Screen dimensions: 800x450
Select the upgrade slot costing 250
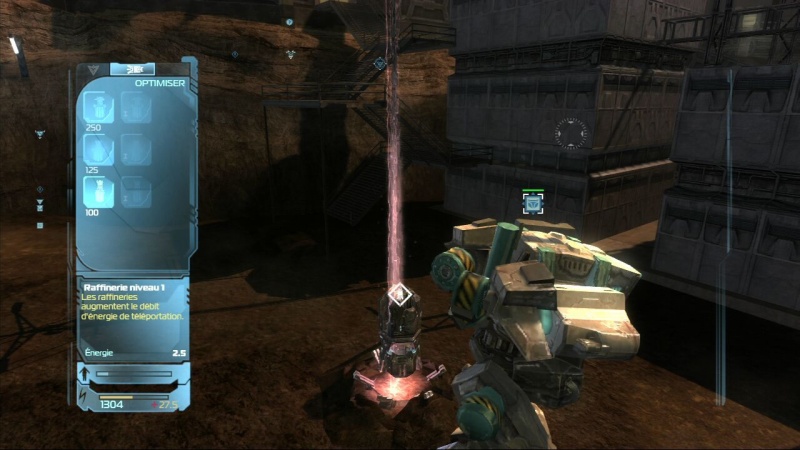click(x=98, y=108)
